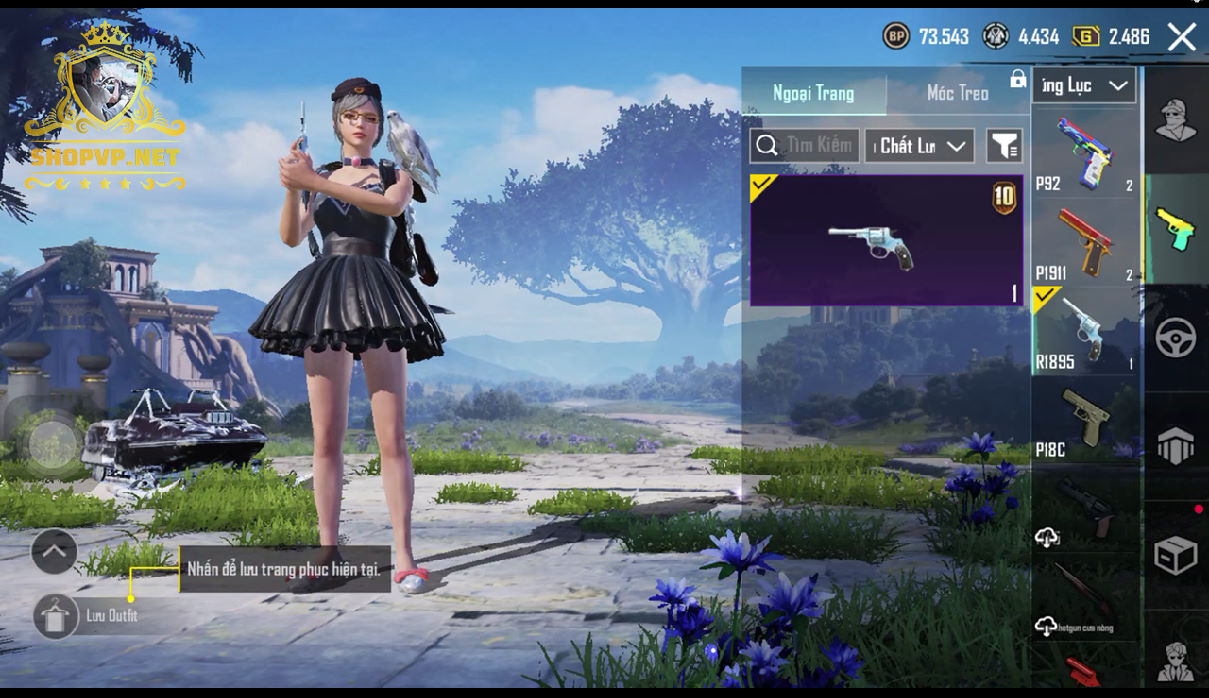Open the Chất Lượng sort dropdown
Screen dimensions: 1209x698
tap(919, 146)
